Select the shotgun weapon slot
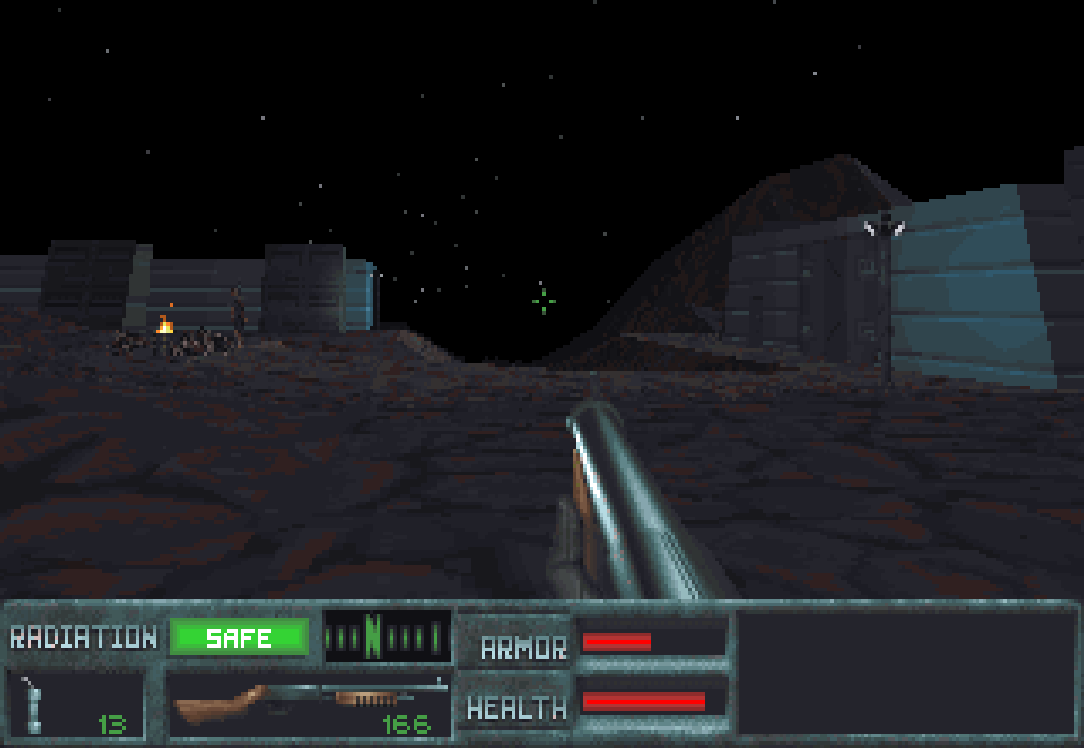 [x=309, y=704]
